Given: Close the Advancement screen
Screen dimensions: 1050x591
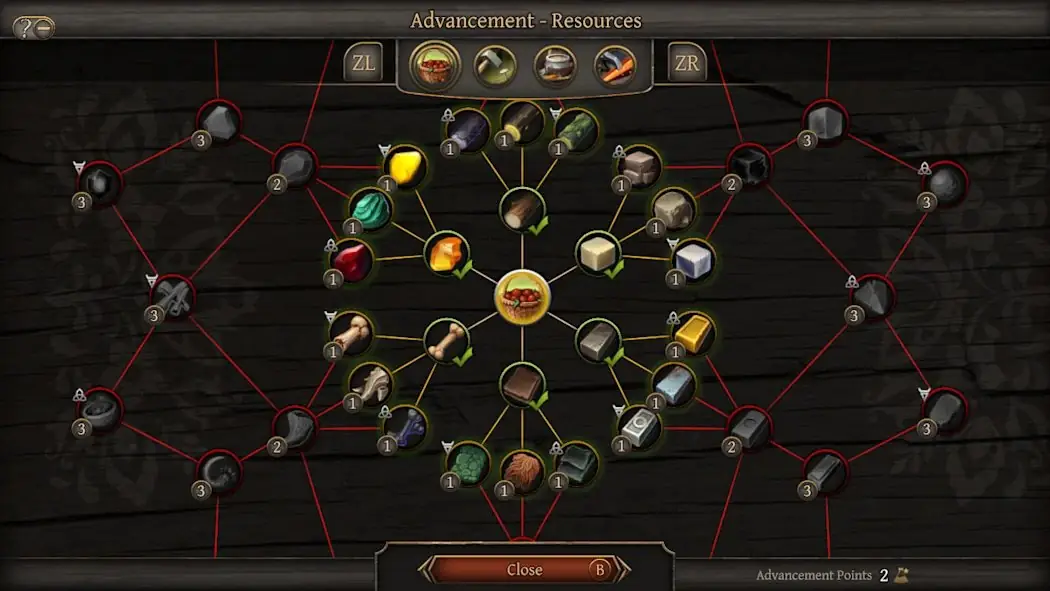Looking at the screenshot, I should (525, 569).
